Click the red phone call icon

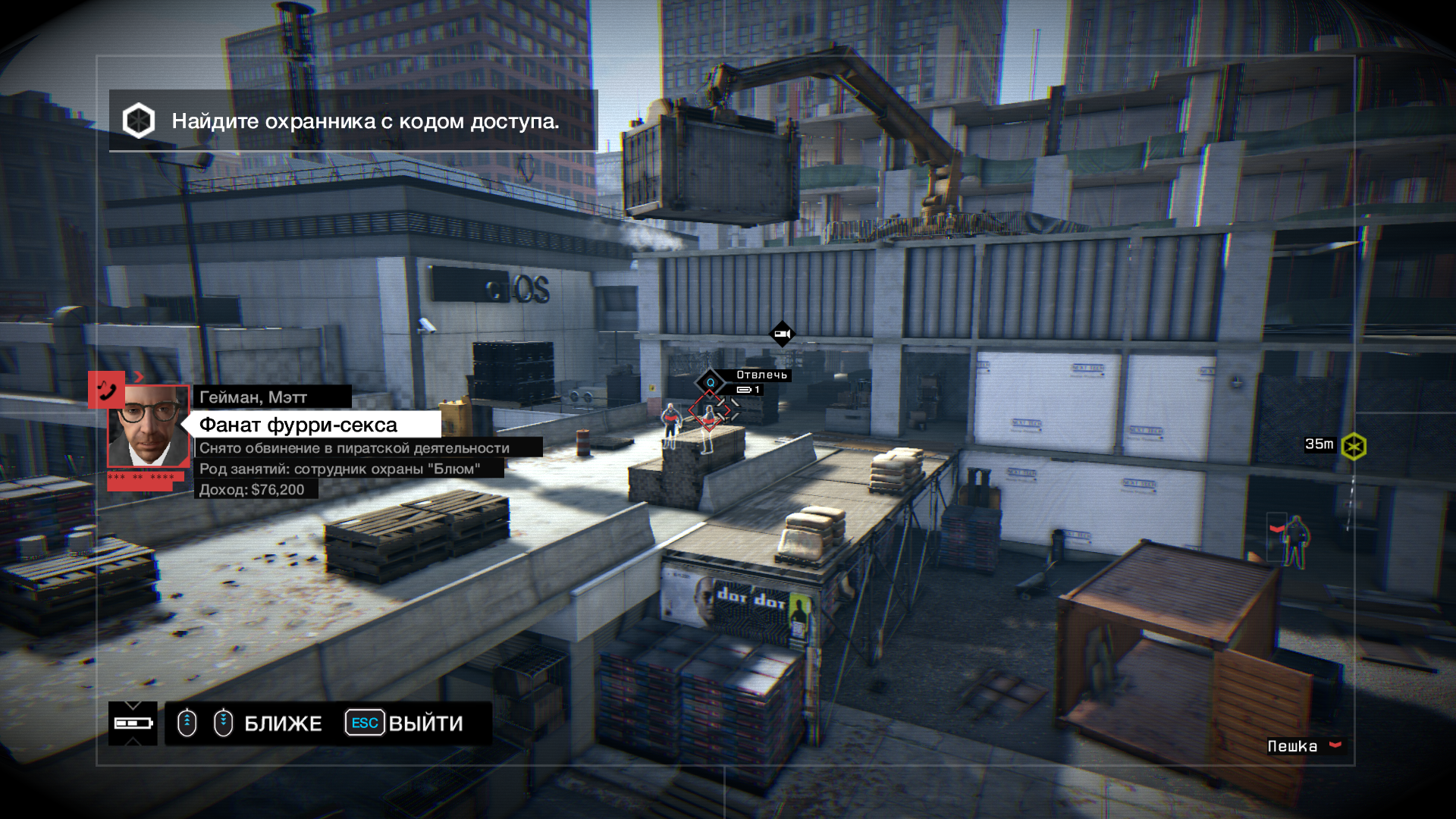point(106,389)
